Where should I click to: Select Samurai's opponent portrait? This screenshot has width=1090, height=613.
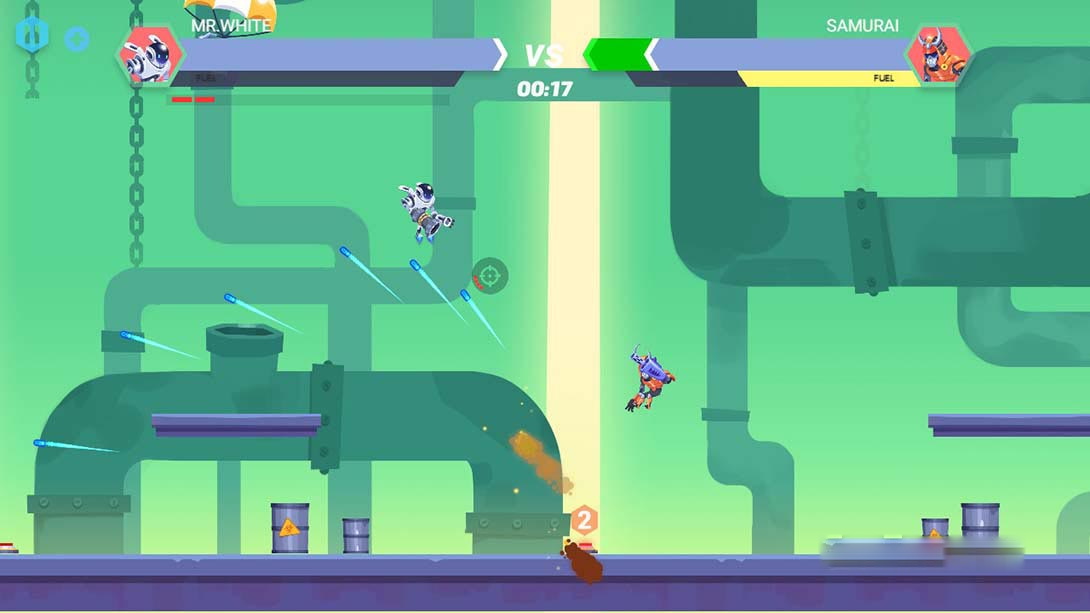938,56
